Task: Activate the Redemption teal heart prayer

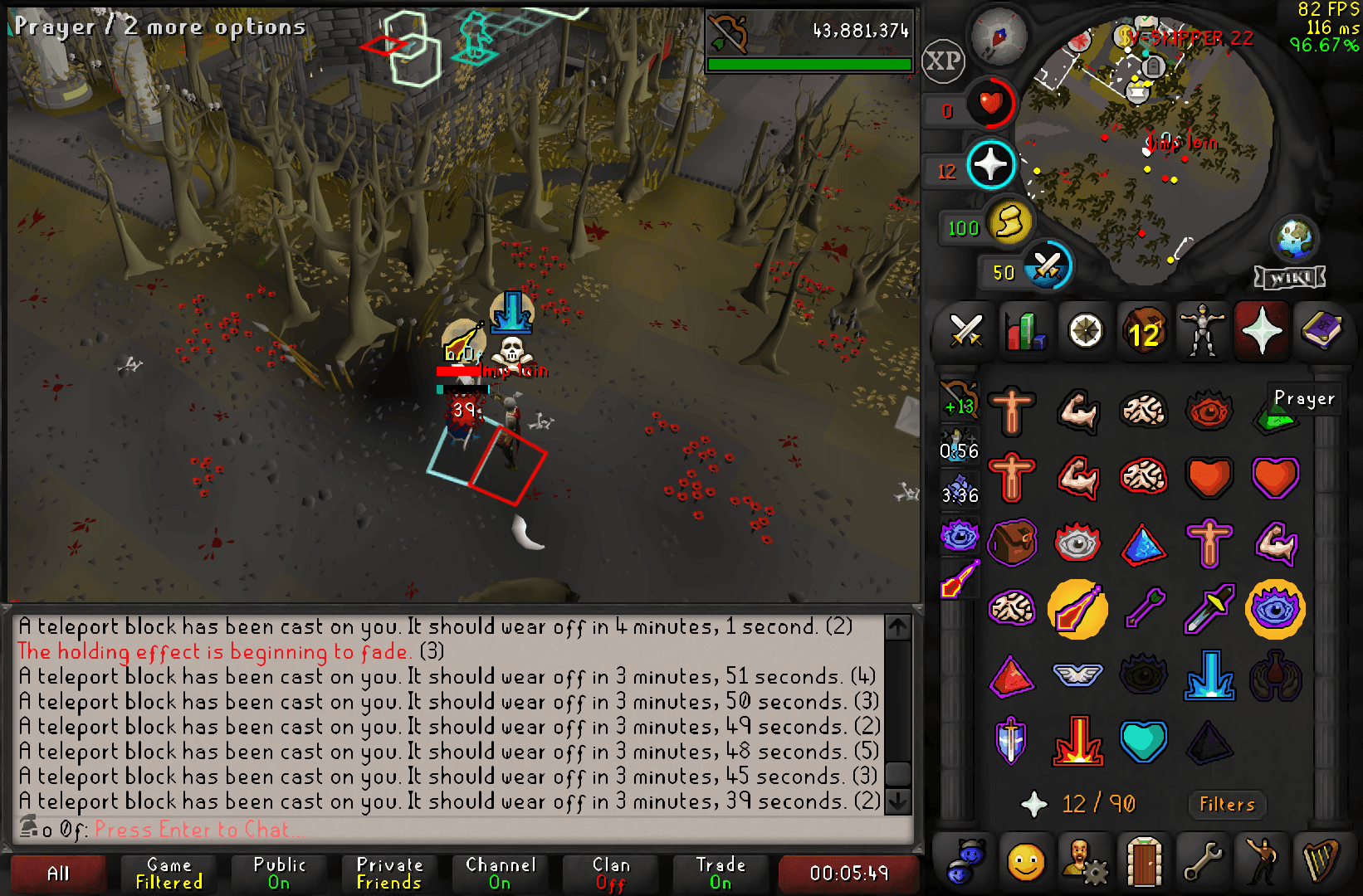Action: tap(1144, 741)
